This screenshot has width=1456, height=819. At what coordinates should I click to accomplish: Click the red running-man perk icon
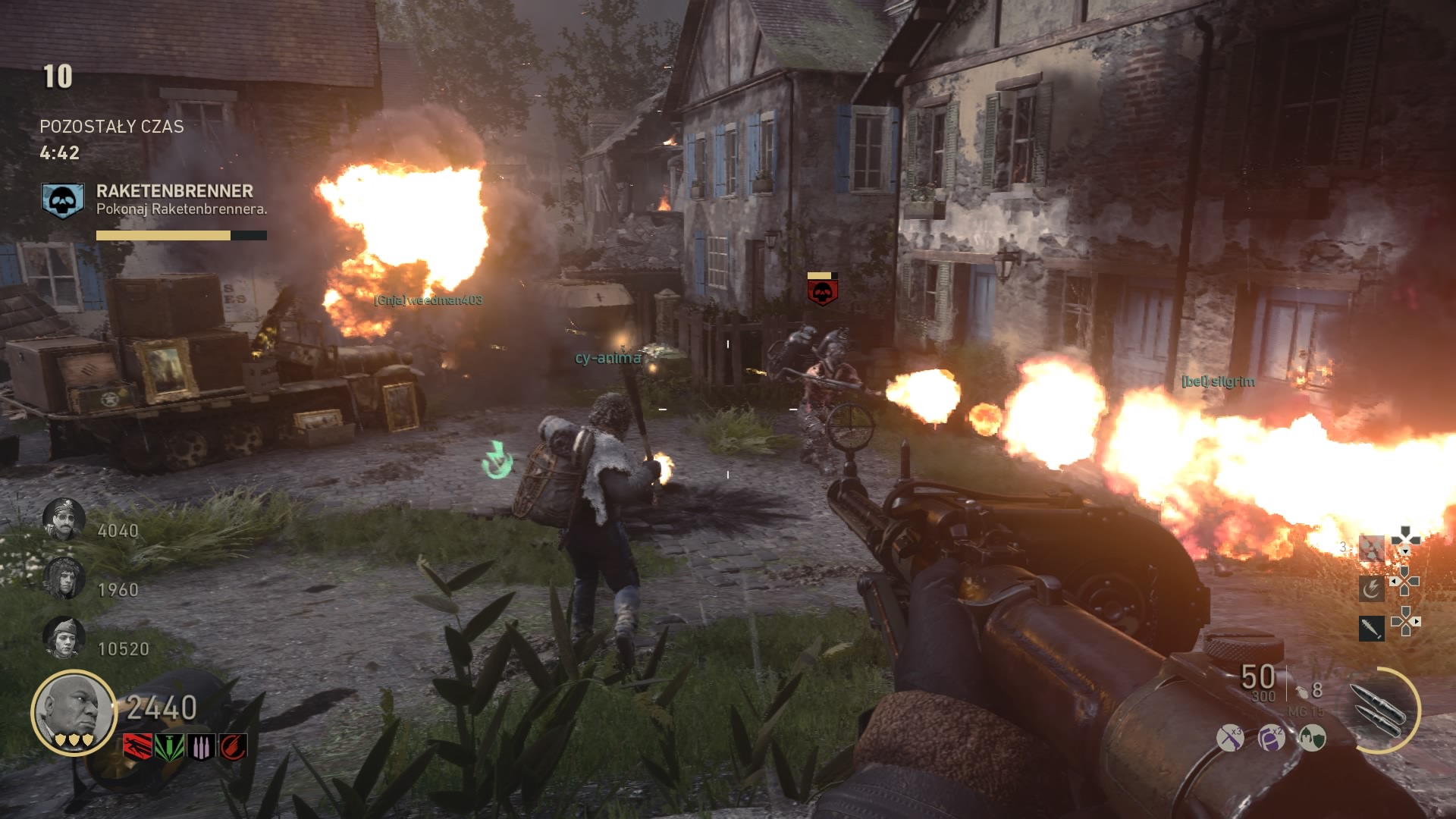coord(136,747)
